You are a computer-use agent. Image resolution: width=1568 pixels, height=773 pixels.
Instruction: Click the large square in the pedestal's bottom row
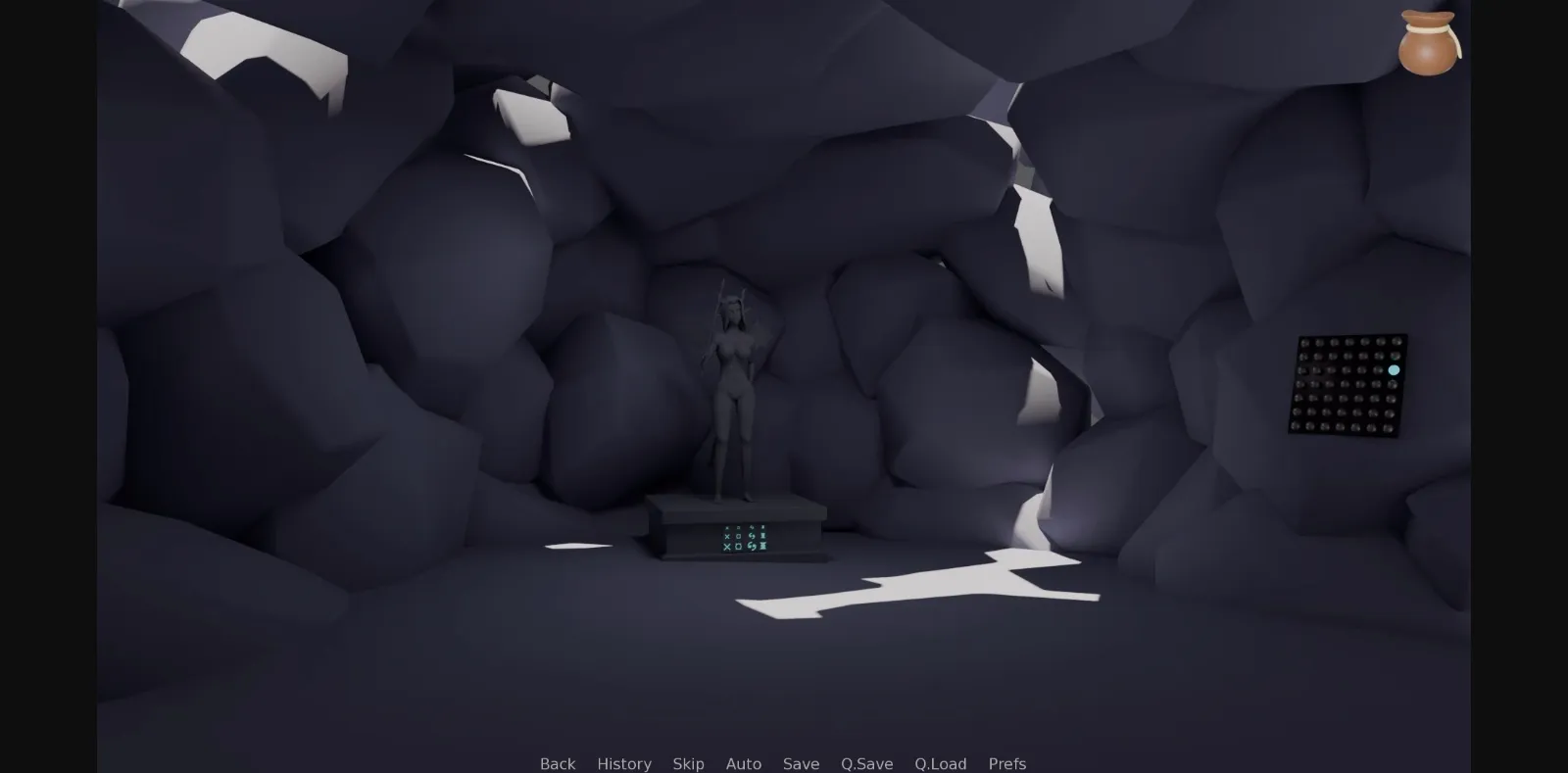click(x=739, y=547)
